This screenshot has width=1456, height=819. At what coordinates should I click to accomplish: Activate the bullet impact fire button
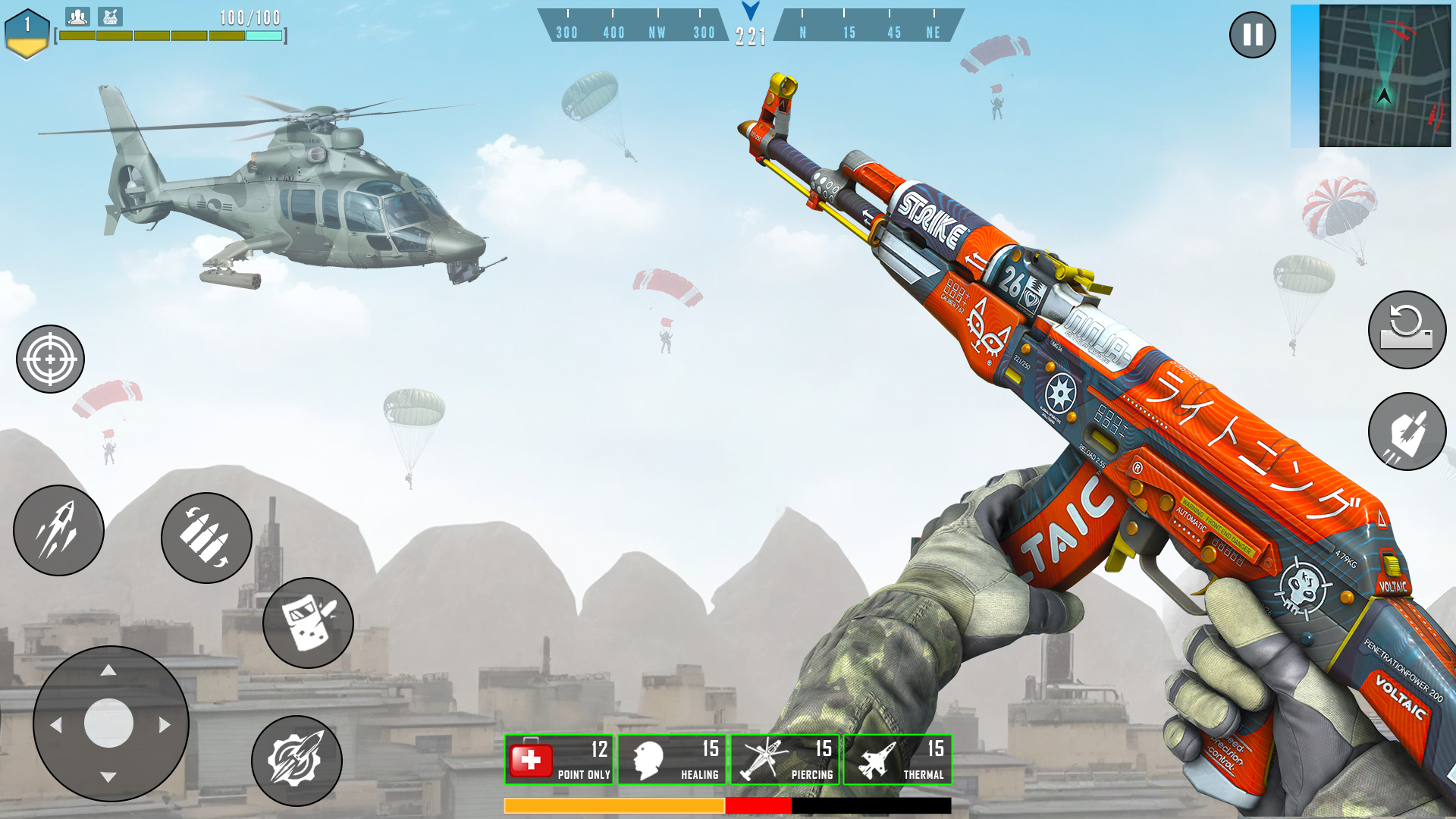coord(1407,431)
